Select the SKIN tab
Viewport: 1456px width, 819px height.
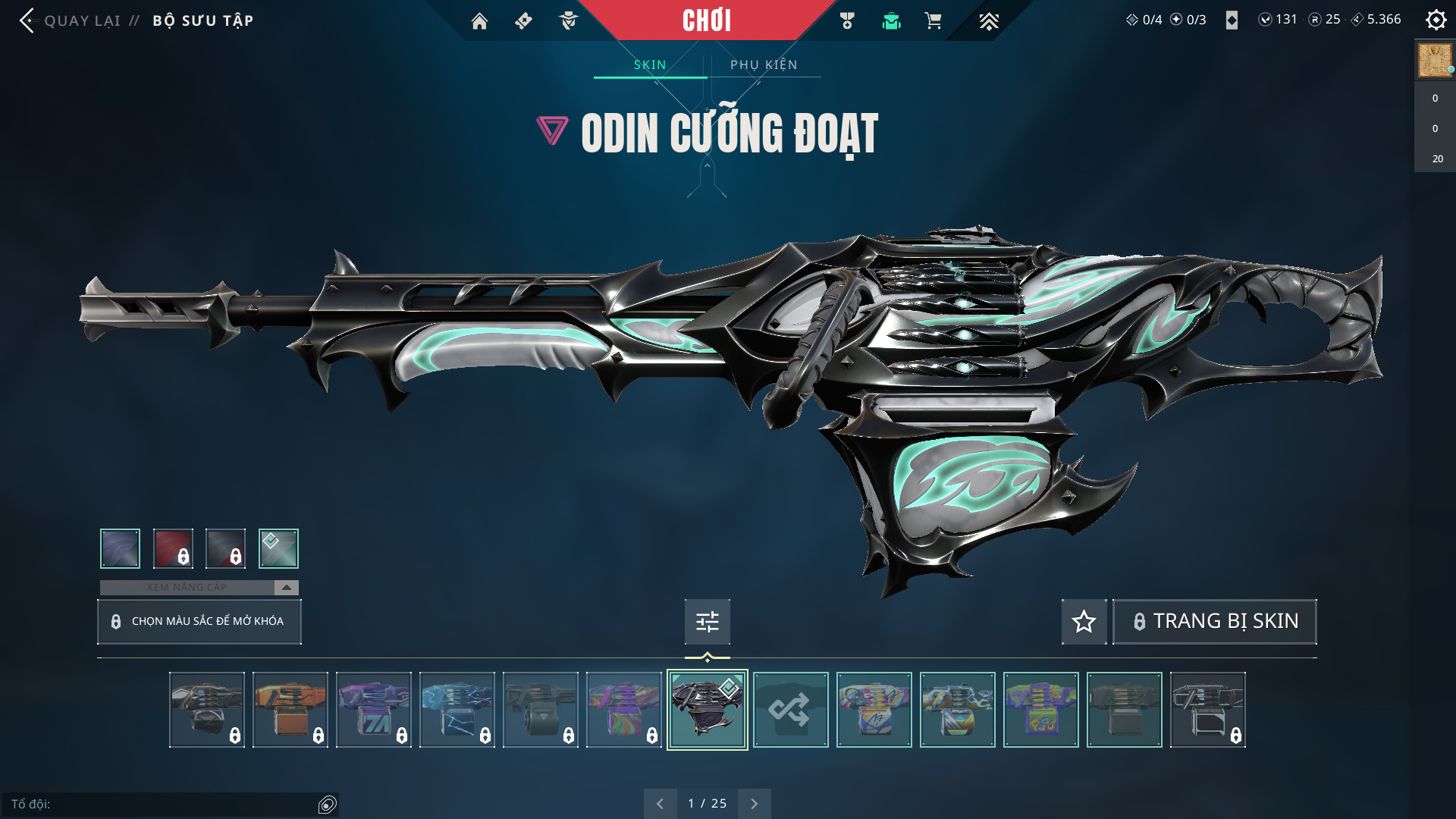(650, 65)
